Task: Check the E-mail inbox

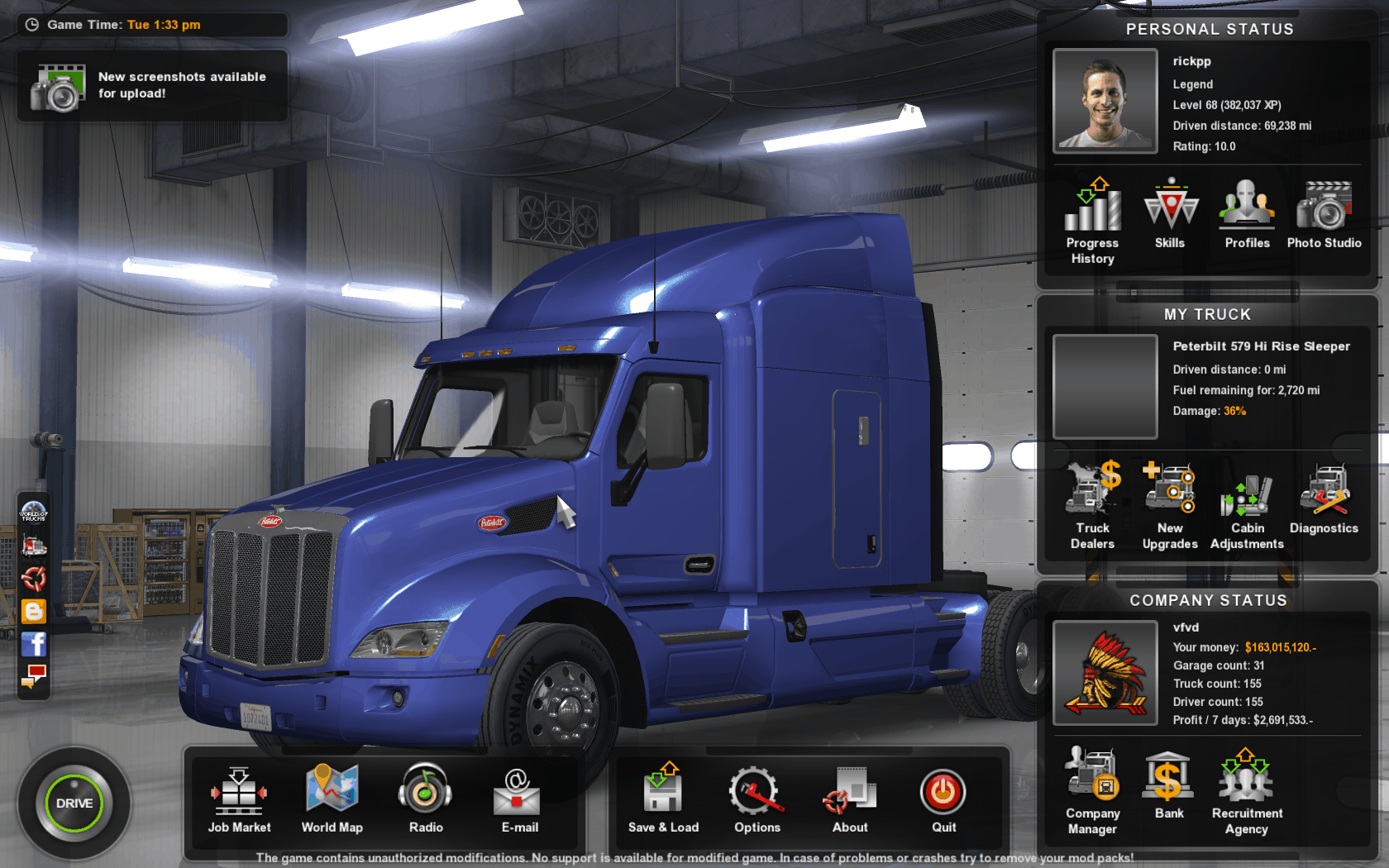Action: 519,798
